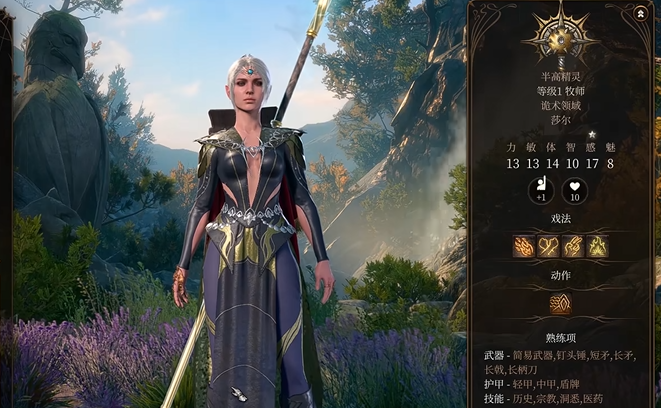Image resolution: width=661 pixels, height=408 pixels.
Task: Collapse the character panel with the arrow button
Action: (640, 14)
